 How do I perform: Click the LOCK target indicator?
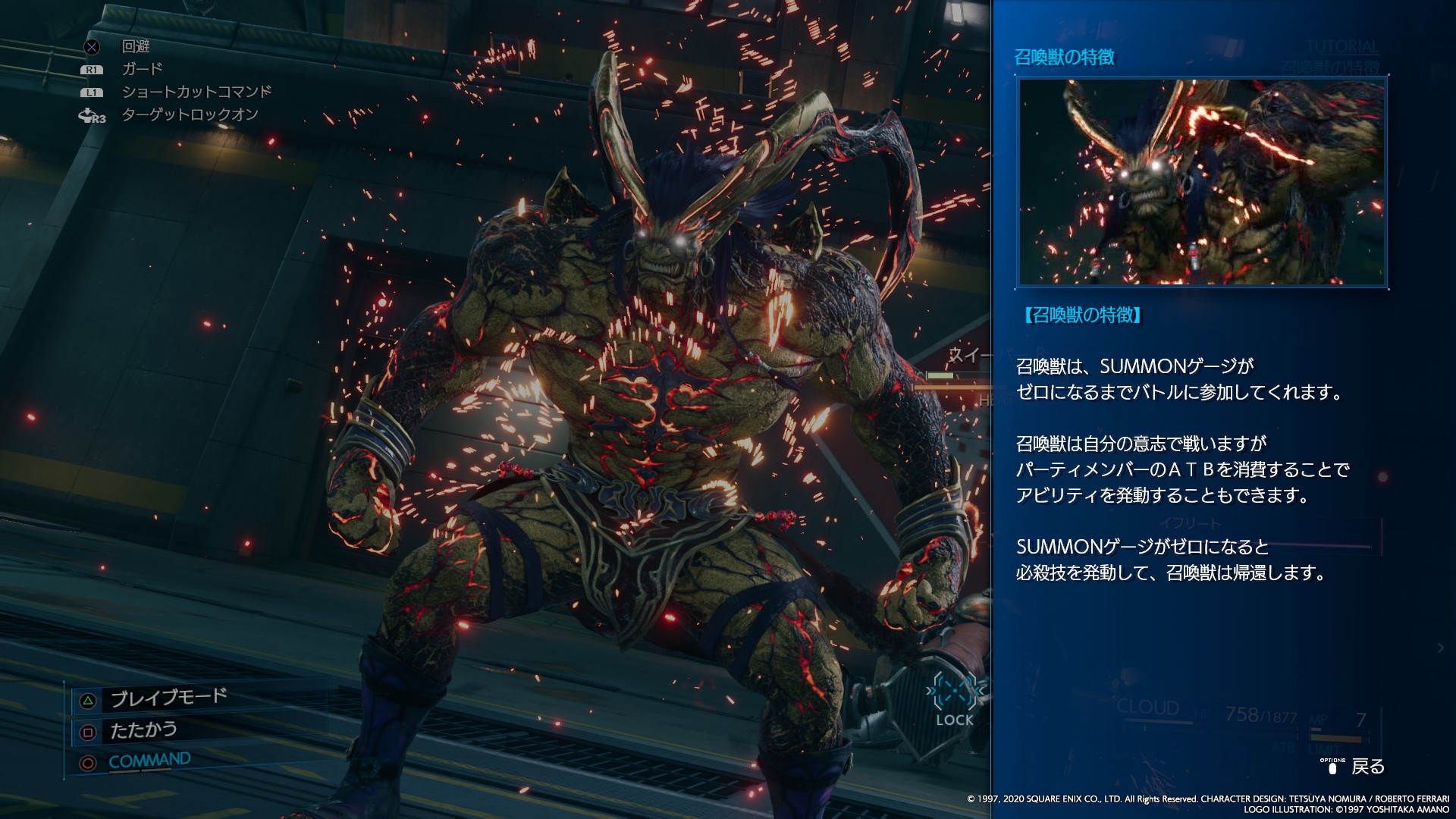coord(954,701)
